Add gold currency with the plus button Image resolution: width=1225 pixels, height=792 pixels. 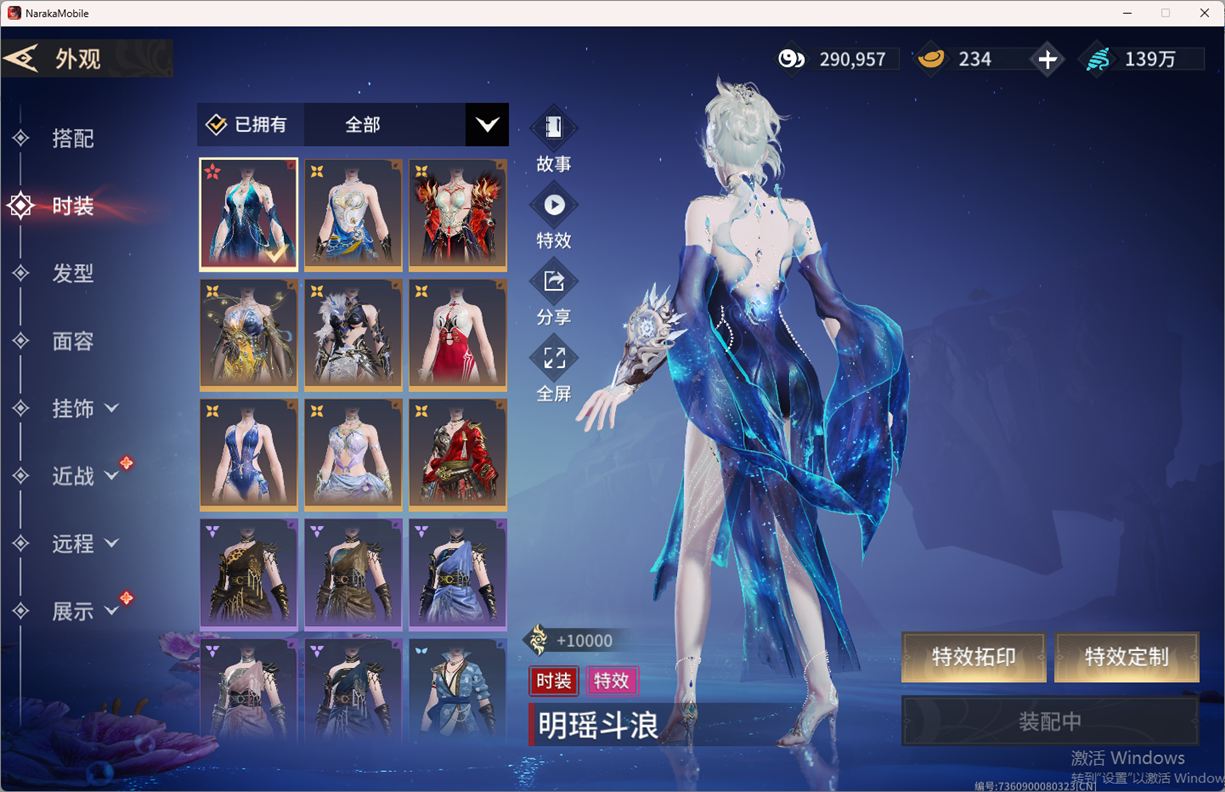coord(1047,59)
